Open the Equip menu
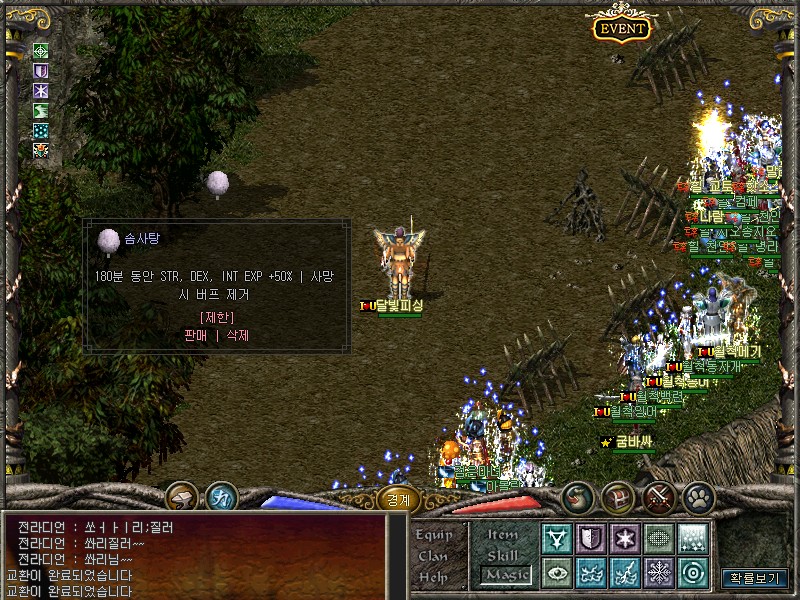This screenshot has width=800, height=600. pos(434,535)
